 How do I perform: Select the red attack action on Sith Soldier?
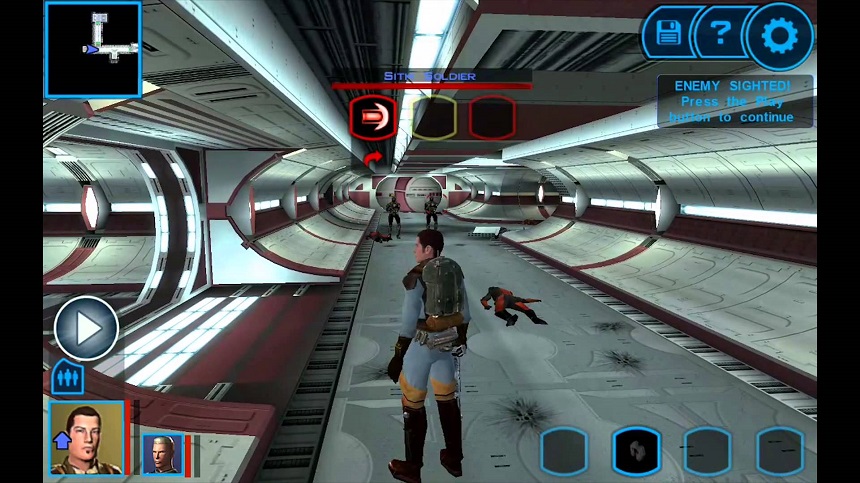click(373, 118)
